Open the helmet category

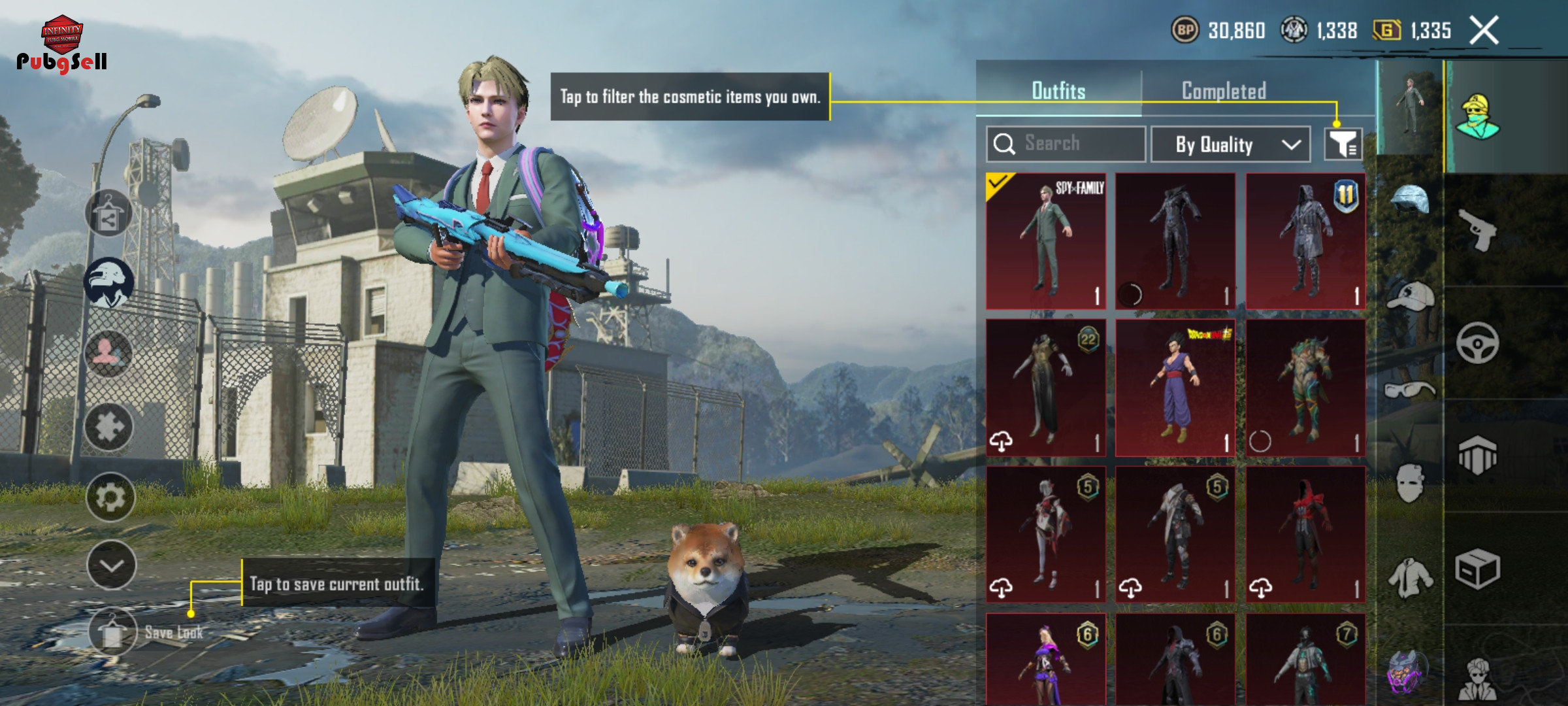(1410, 200)
